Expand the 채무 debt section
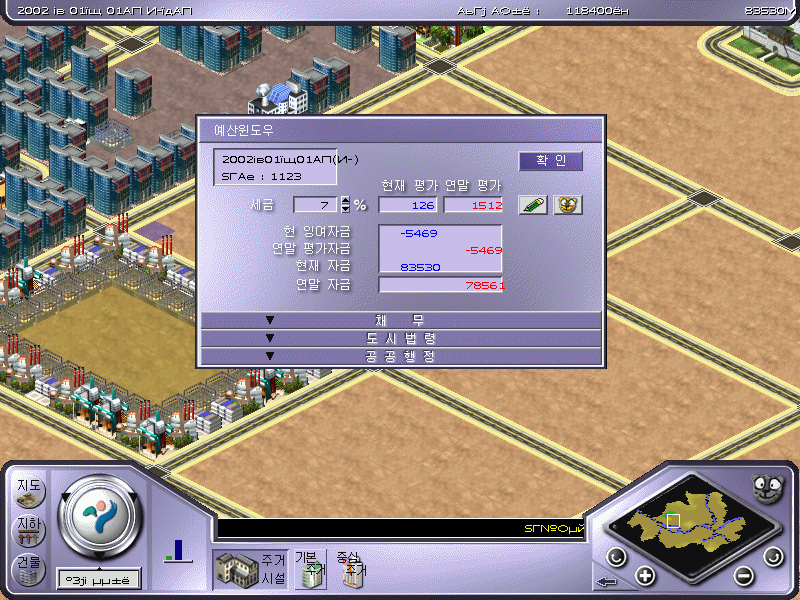 pos(400,320)
